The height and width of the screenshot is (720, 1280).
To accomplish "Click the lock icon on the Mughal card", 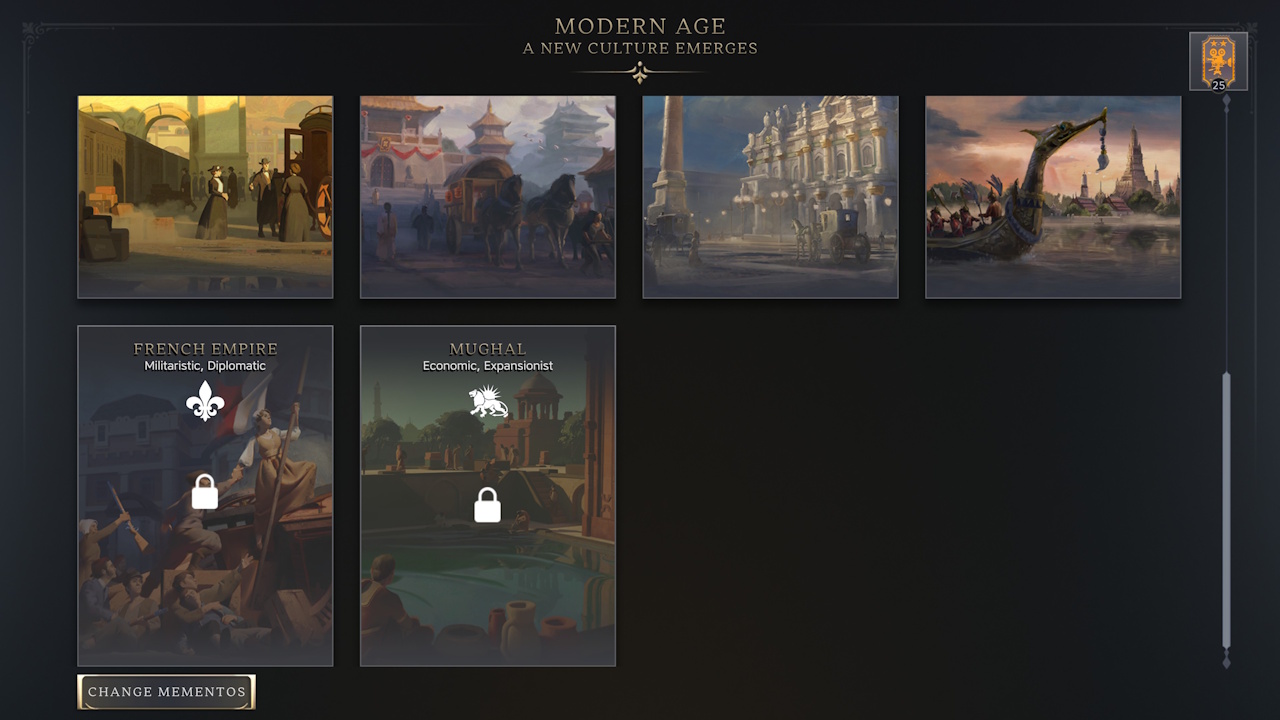I will click(x=487, y=505).
